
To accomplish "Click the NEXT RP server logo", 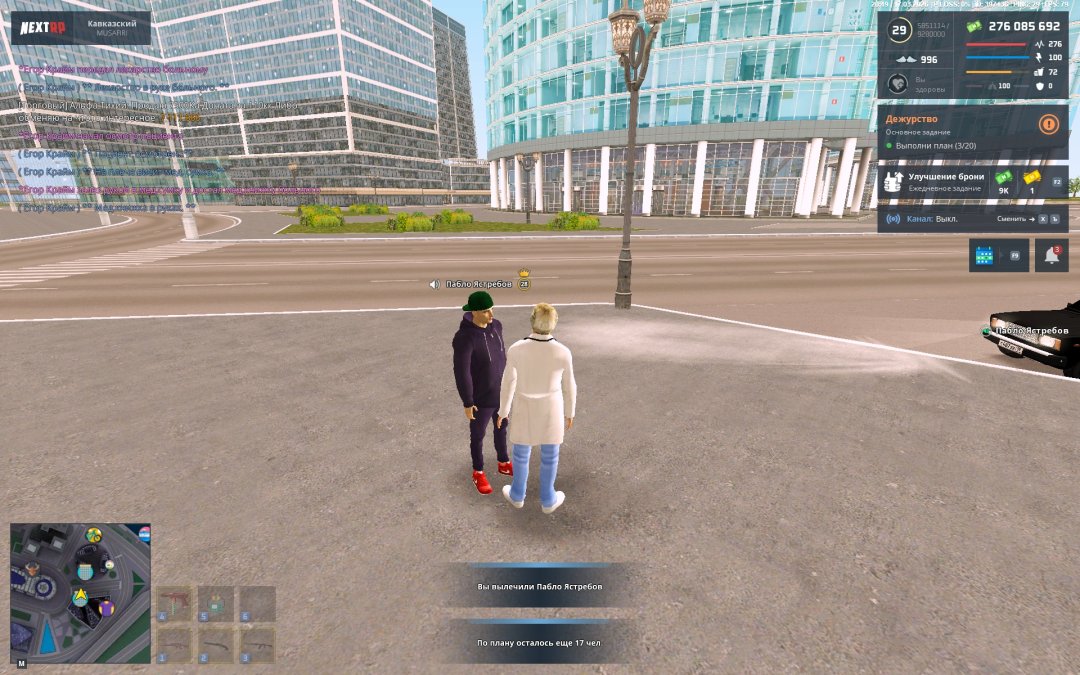I will point(43,27).
